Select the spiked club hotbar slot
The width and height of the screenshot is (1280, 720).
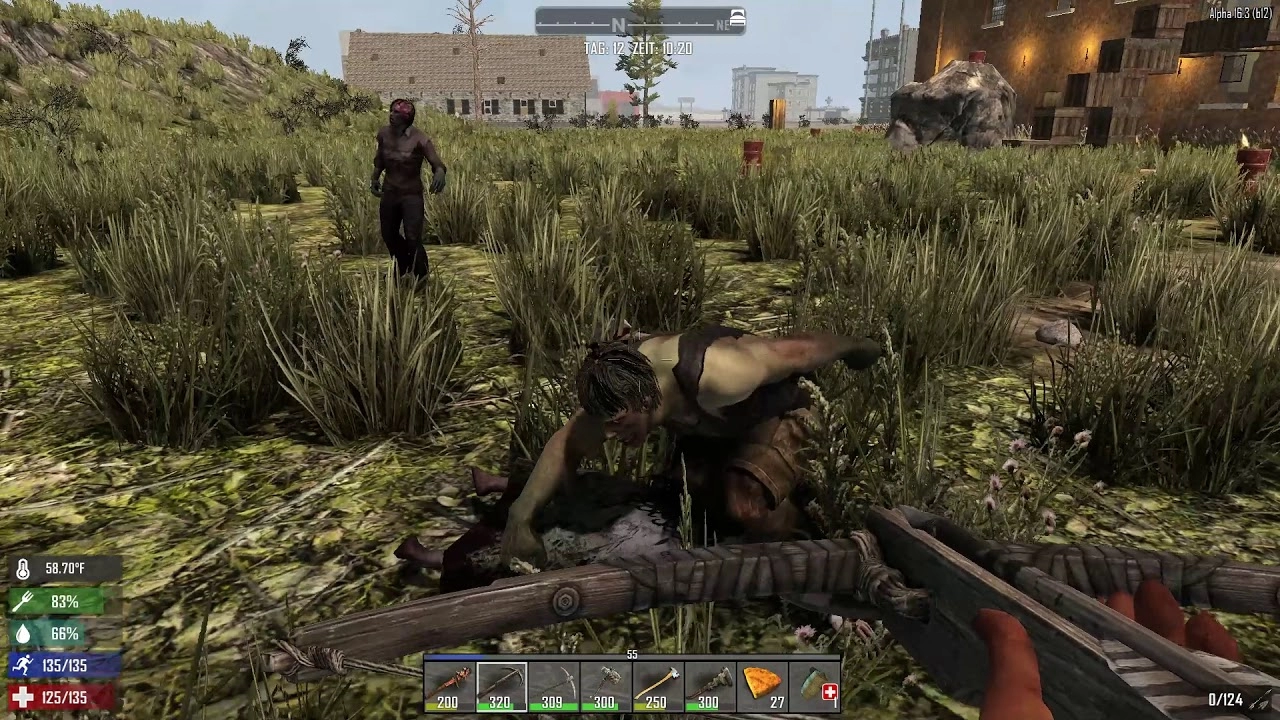pyautogui.click(x=449, y=687)
